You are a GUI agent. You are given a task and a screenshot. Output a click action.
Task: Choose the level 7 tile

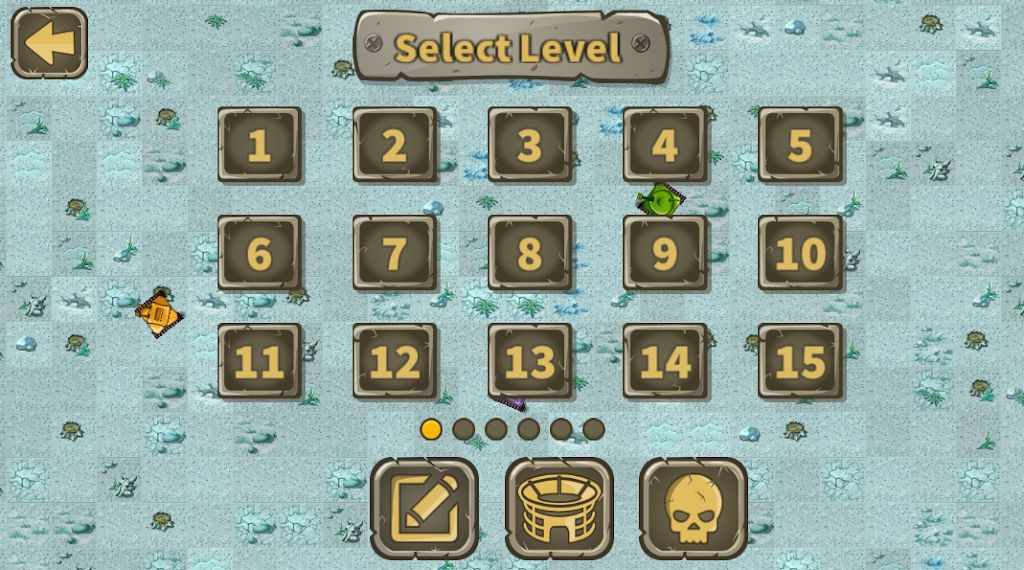pos(395,253)
